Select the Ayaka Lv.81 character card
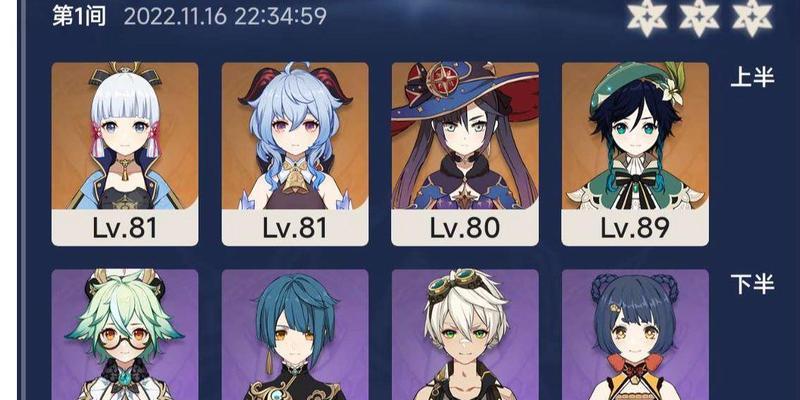The image size is (800, 400). pos(125,154)
